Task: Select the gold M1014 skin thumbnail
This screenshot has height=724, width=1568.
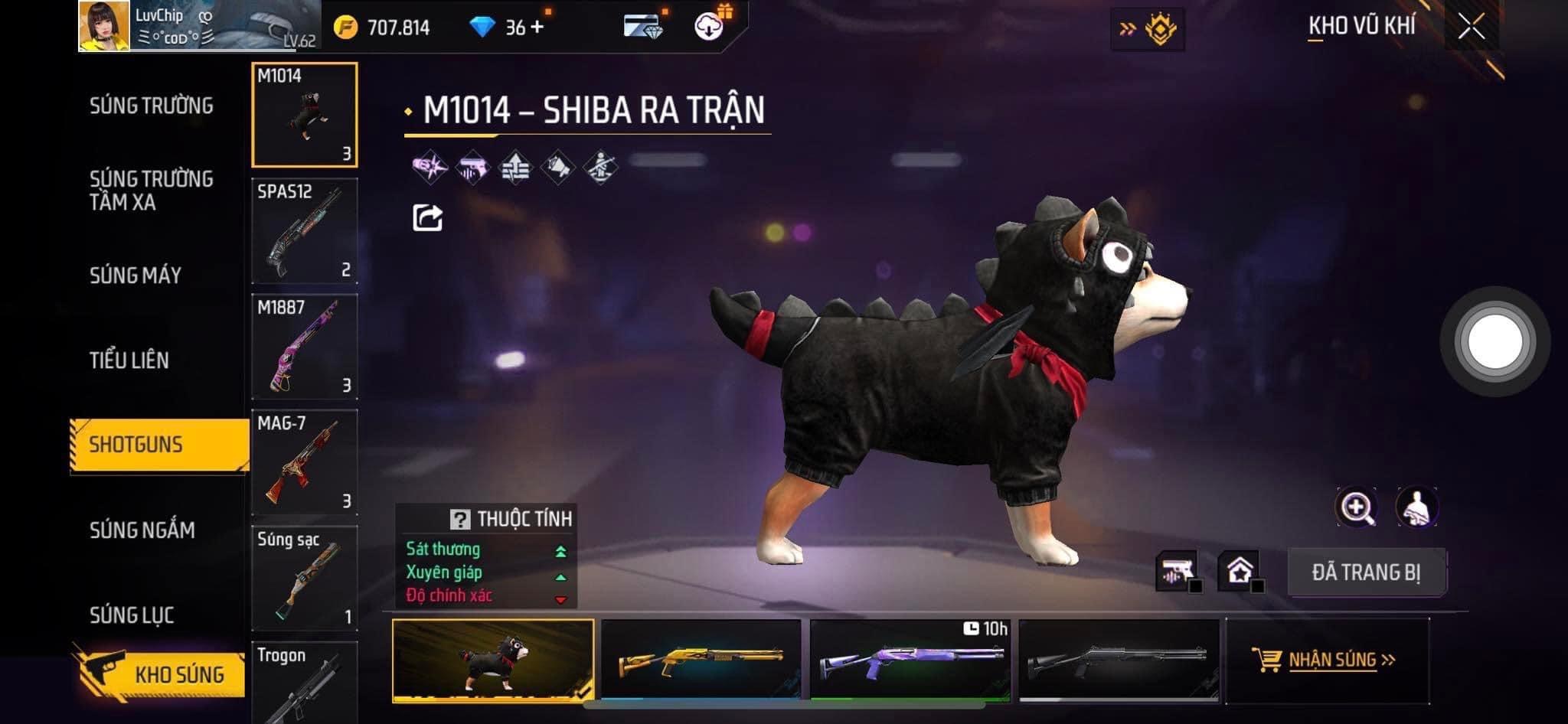Action: coord(701,660)
